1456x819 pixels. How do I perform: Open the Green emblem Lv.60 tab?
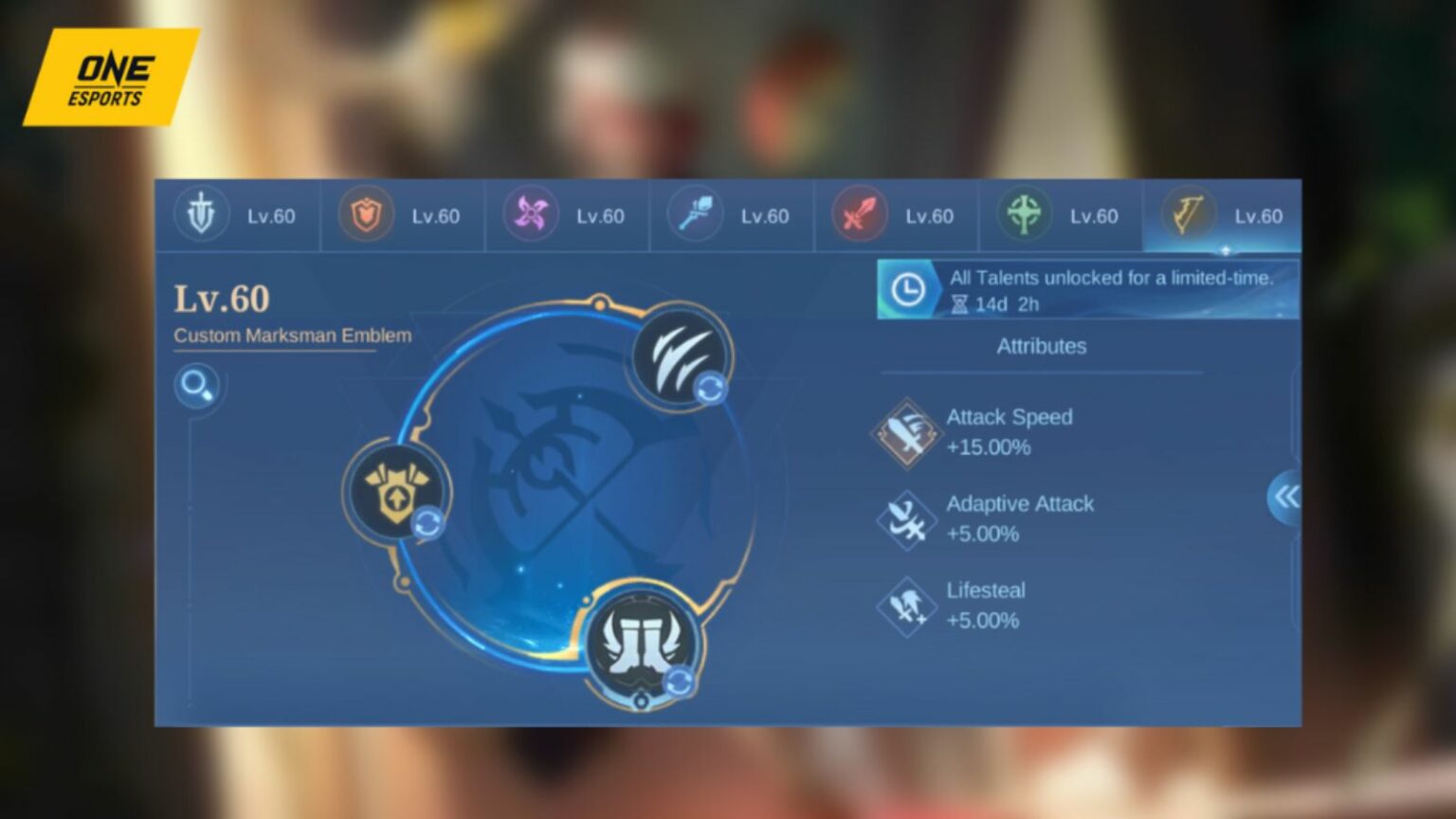[1061, 215]
